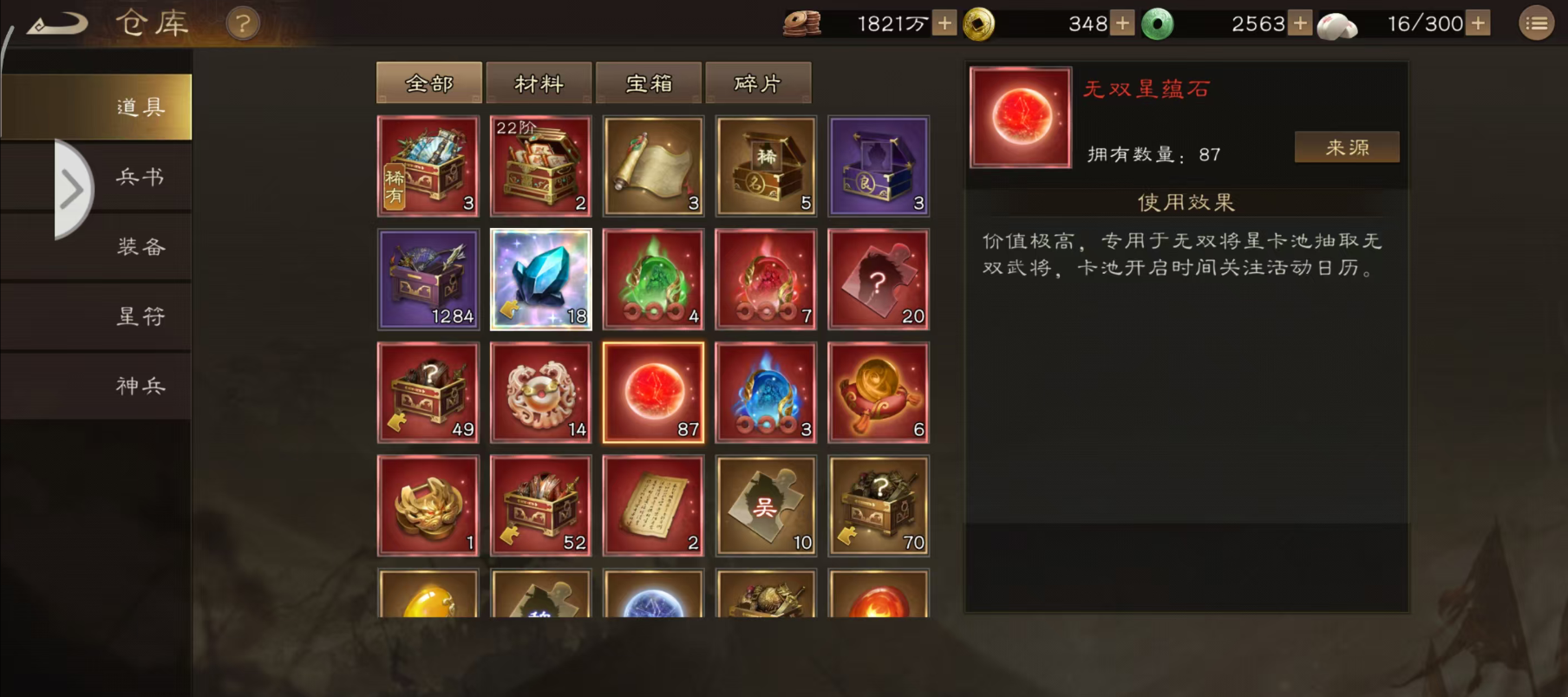Tap the hamburger menu icon top right
This screenshot has width=1568, height=697.
pos(1535,23)
